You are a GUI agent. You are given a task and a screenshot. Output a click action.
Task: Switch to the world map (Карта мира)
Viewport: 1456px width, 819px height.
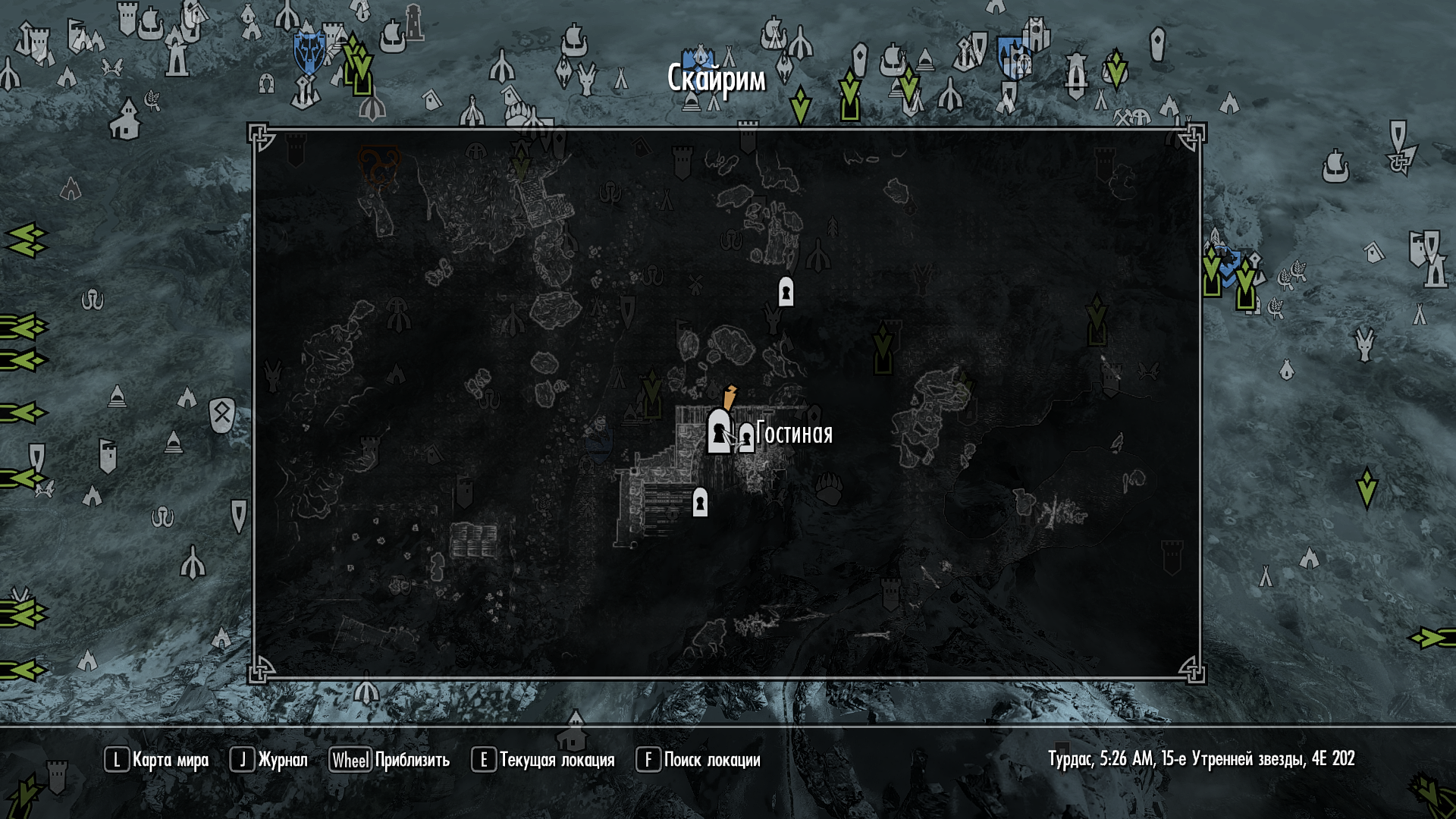(157, 760)
